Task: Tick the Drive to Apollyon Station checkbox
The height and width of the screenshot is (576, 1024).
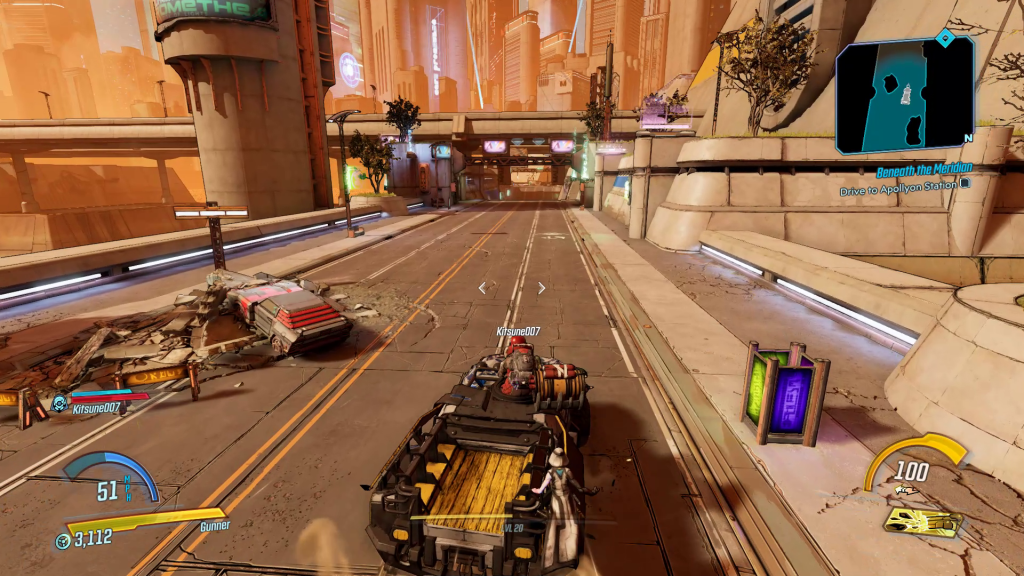Action: pos(964,185)
